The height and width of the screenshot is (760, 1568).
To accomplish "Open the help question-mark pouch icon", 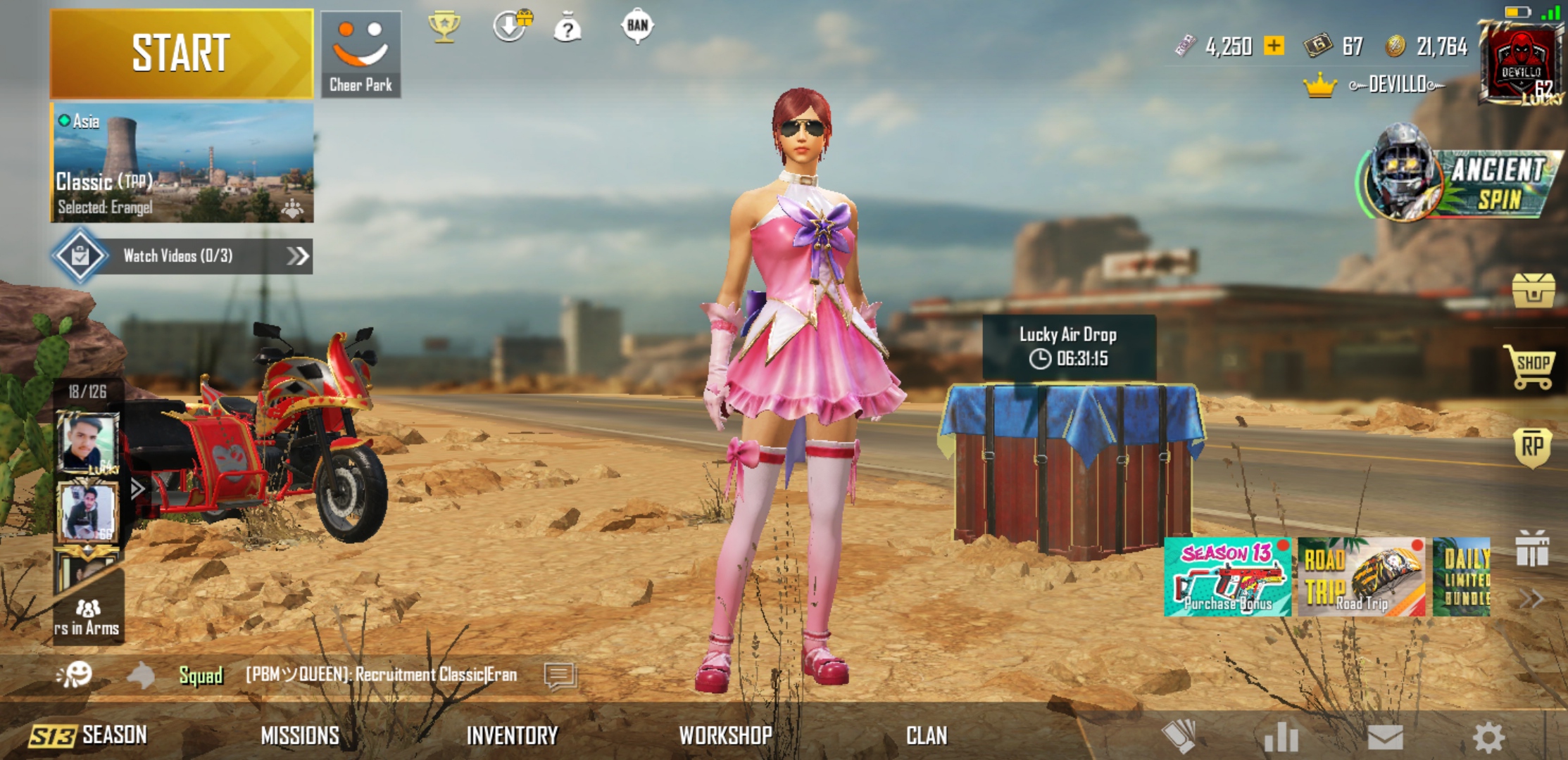I will click(x=567, y=28).
